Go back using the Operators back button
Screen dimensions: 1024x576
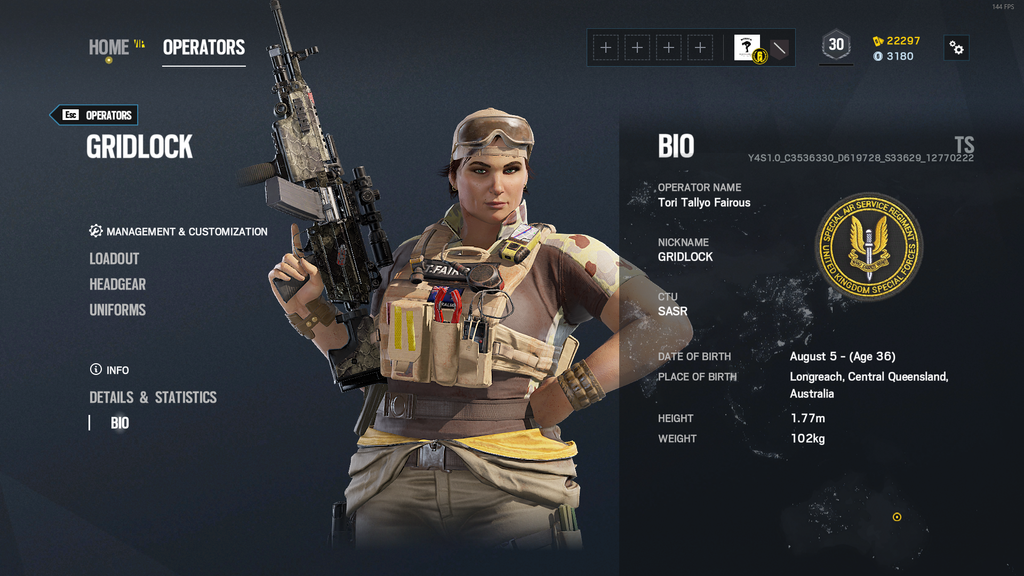pyautogui.click(x=94, y=115)
